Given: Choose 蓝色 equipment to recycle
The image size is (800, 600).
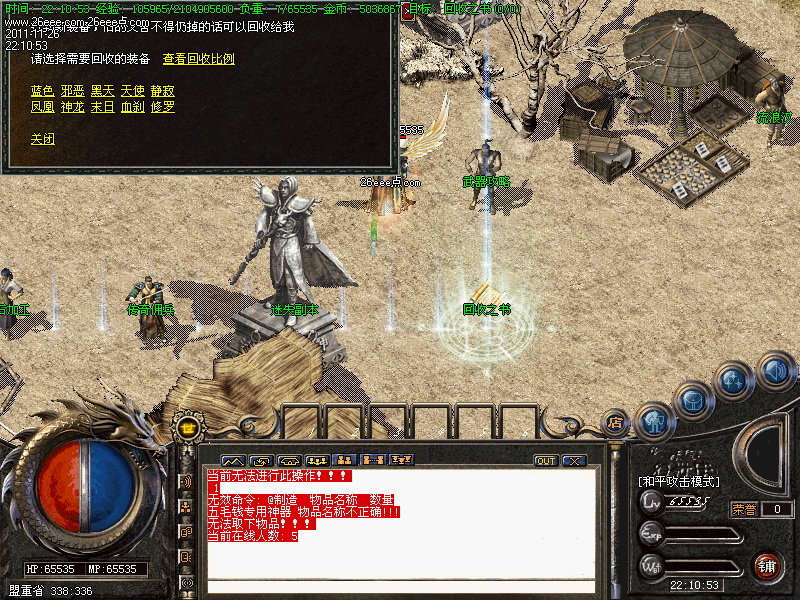Looking at the screenshot, I should pyautogui.click(x=42, y=91).
